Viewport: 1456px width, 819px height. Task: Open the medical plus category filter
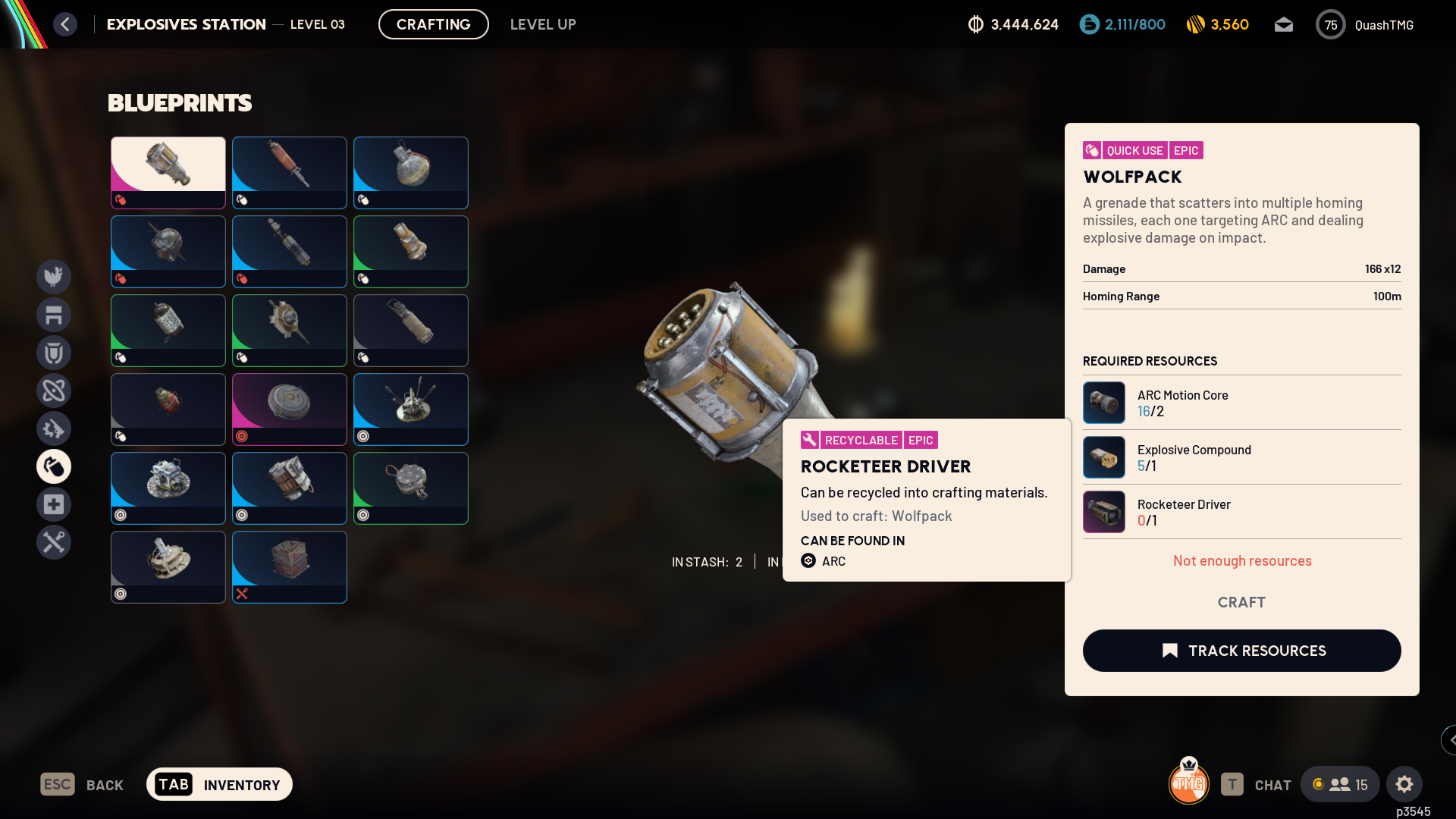(54, 504)
